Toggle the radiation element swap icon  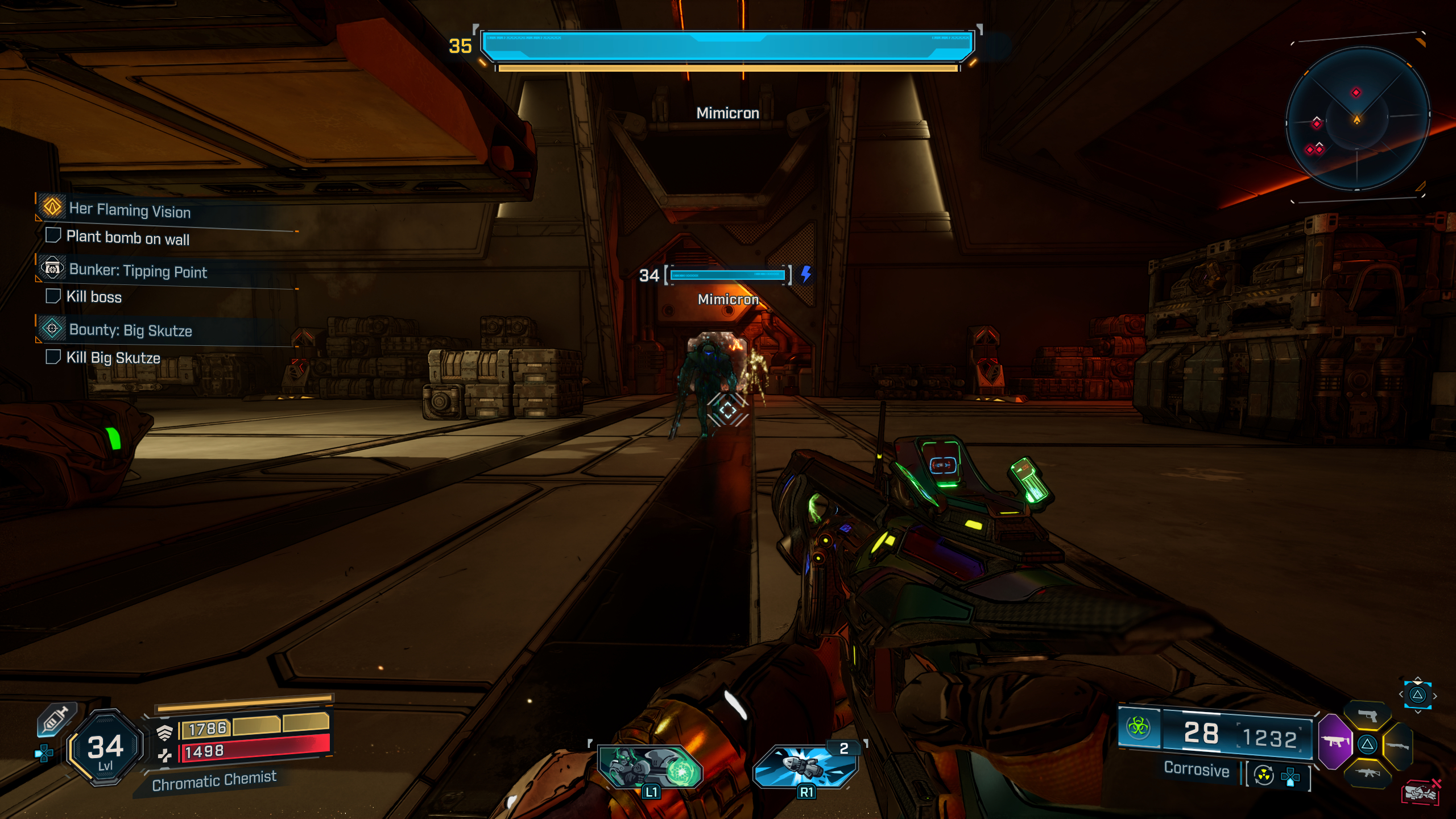1264,775
